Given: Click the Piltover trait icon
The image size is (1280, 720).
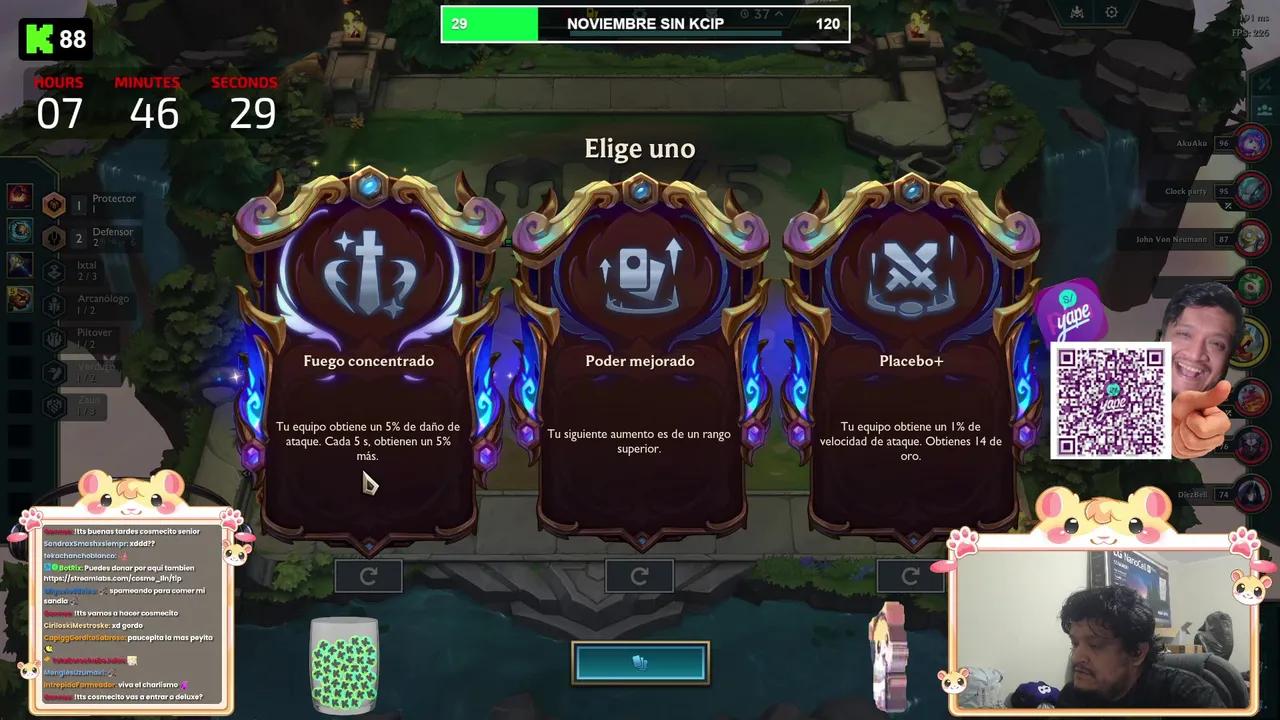Looking at the screenshot, I should 53,337.
